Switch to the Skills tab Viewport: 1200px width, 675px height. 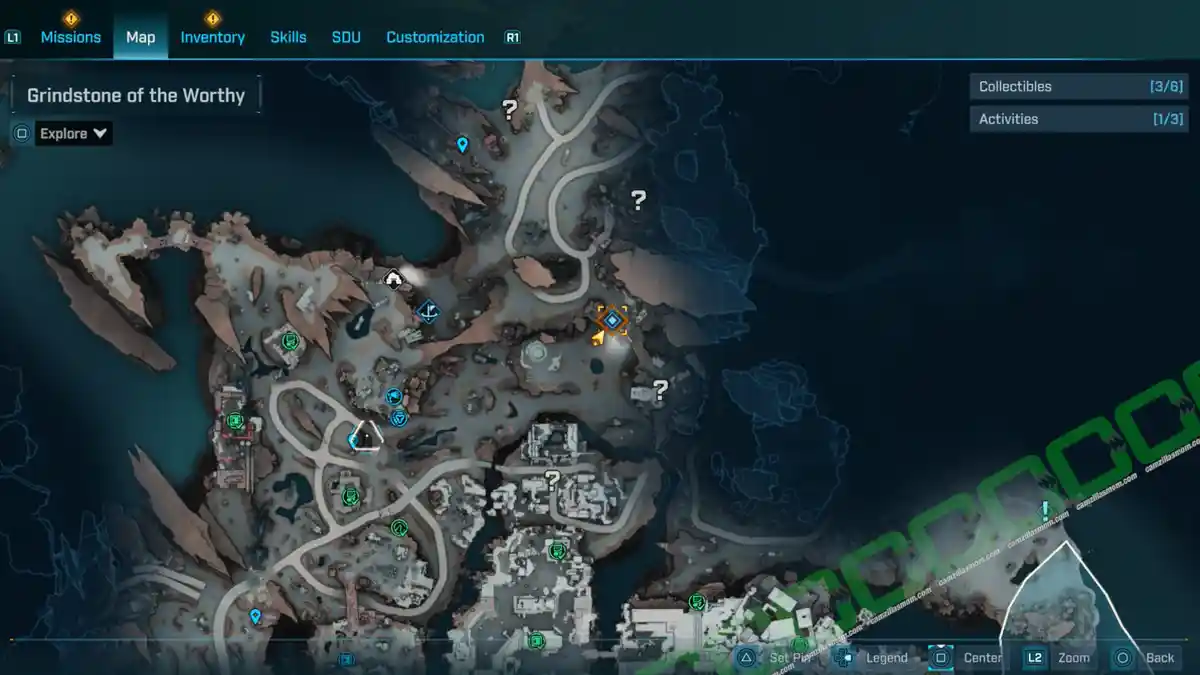click(x=288, y=37)
